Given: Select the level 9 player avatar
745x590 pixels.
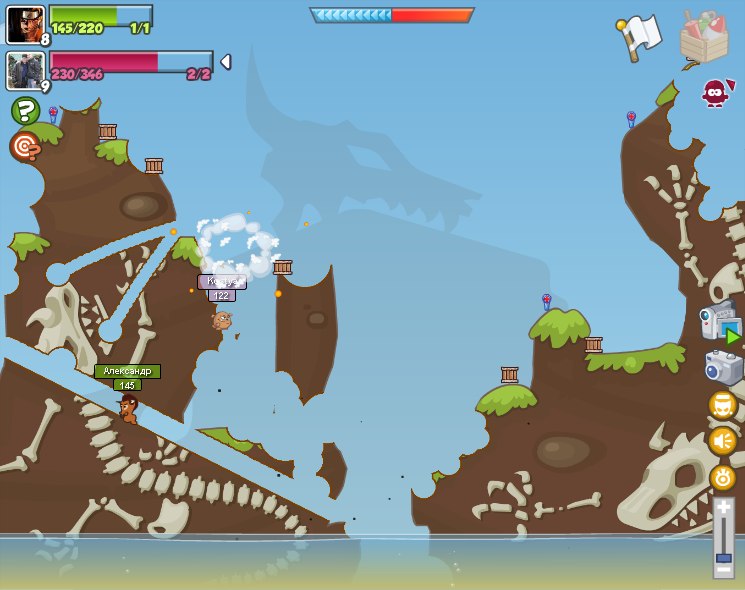Looking at the screenshot, I should coord(25,71).
